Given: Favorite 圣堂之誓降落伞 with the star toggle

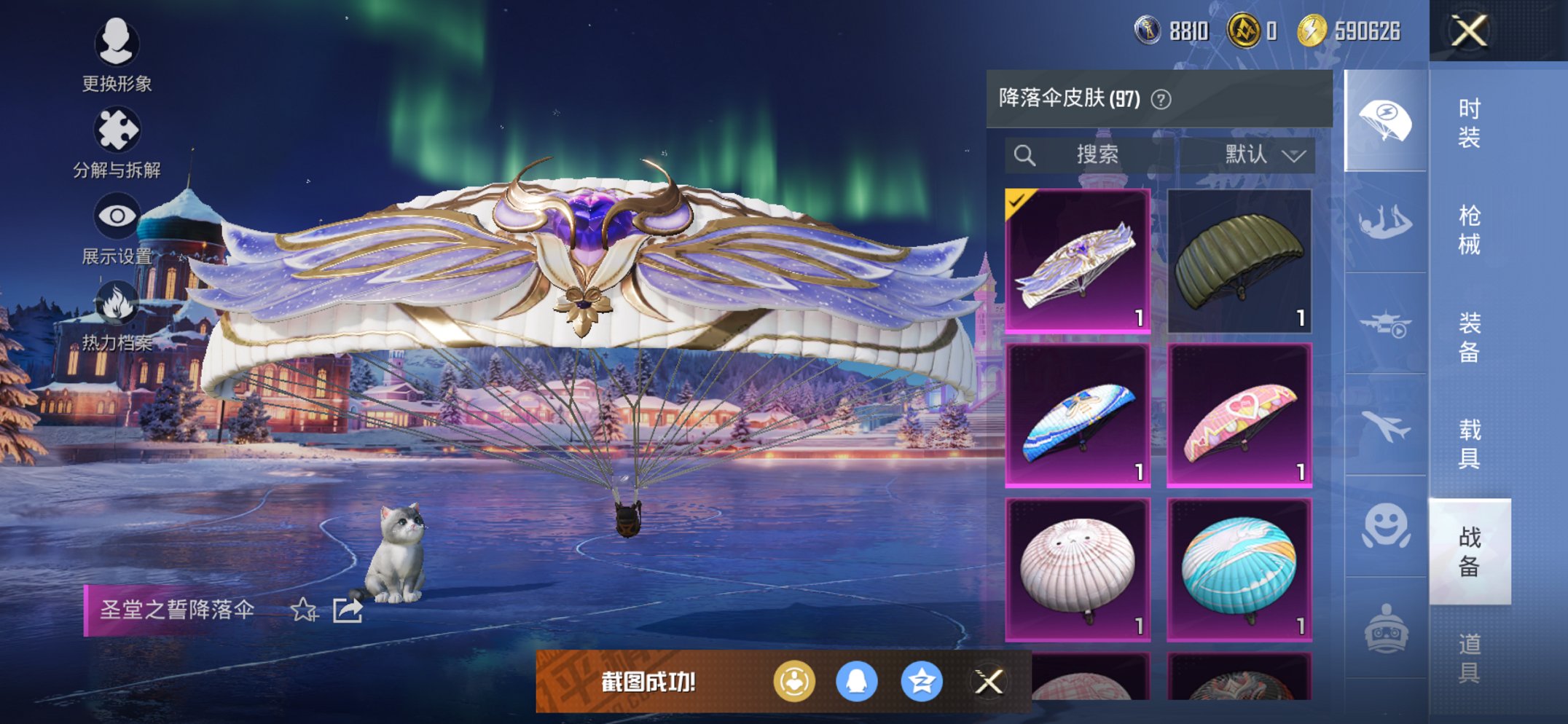Looking at the screenshot, I should (305, 610).
